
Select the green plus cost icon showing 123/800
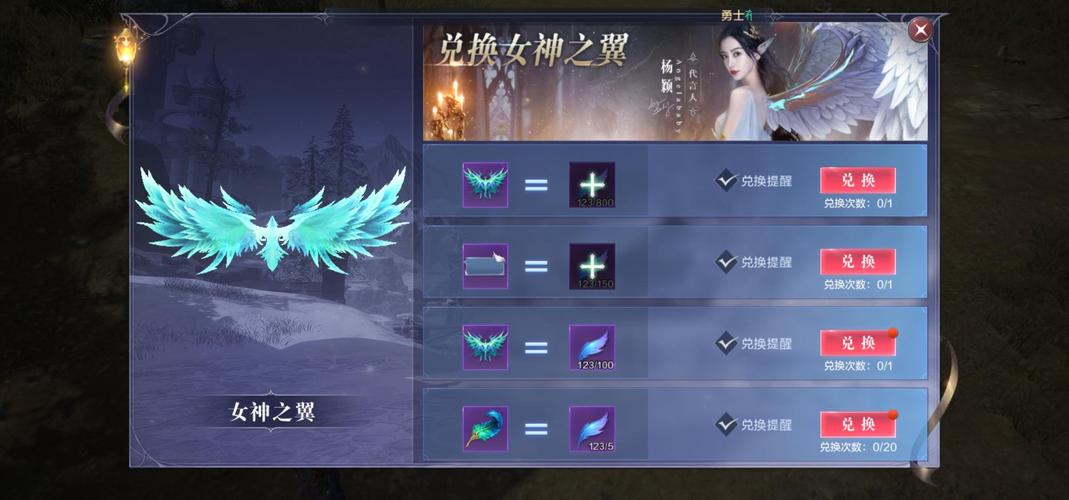tap(592, 185)
